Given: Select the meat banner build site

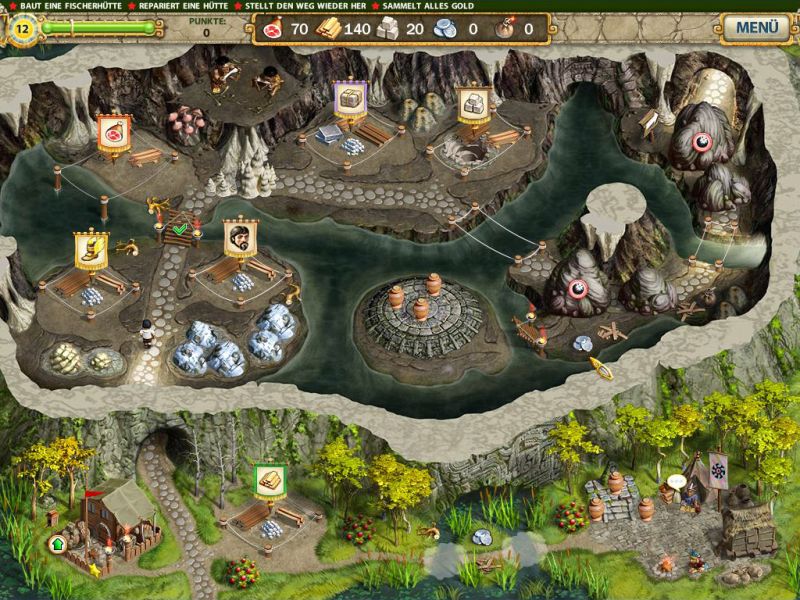Looking at the screenshot, I should coord(113,134).
